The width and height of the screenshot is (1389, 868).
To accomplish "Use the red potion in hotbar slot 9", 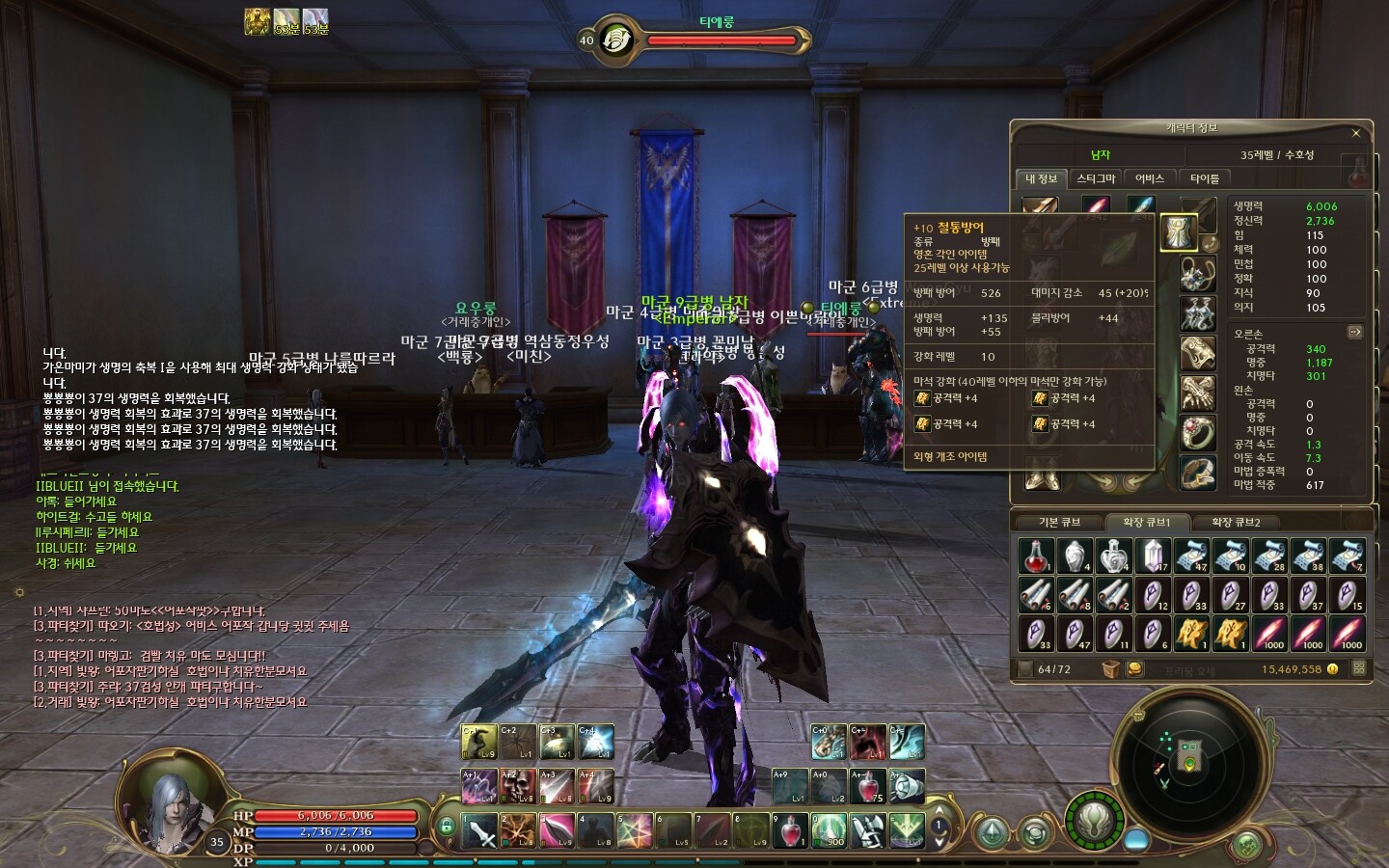I will [790, 830].
